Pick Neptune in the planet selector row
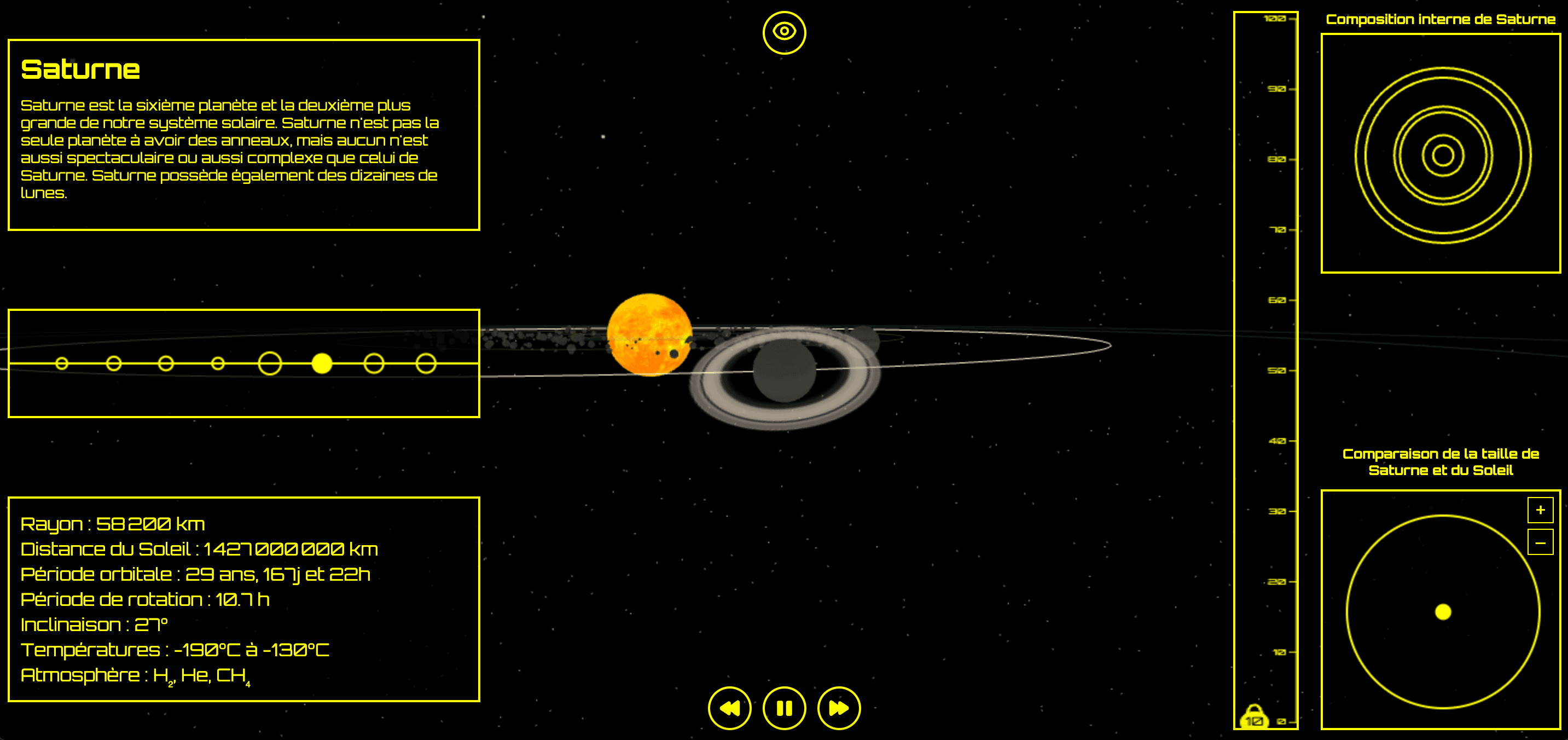This screenshot has width=1568, height=740. [x=426, y=363]
